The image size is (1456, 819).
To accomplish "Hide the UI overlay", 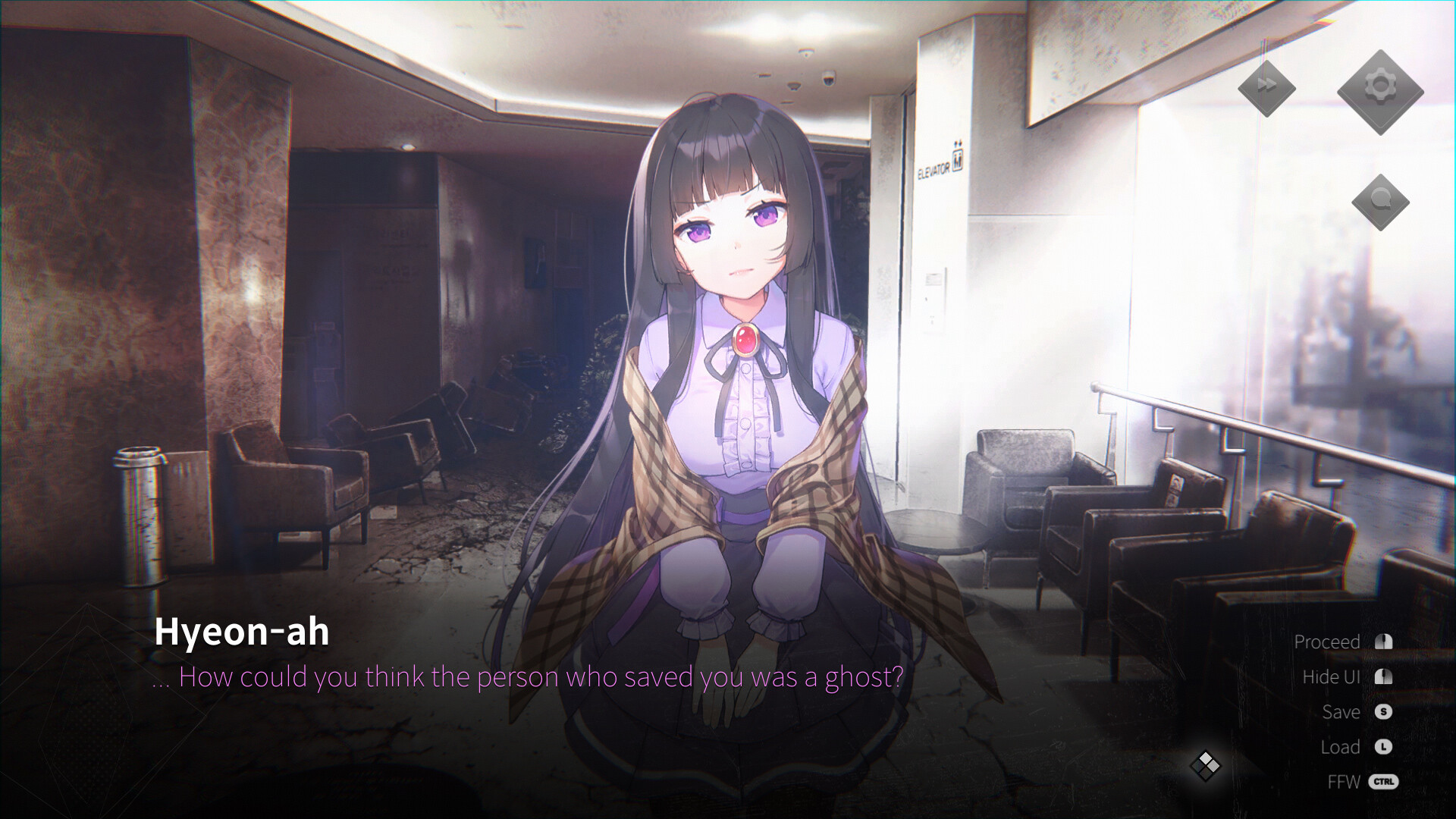I will click(x=1331, y=677).
